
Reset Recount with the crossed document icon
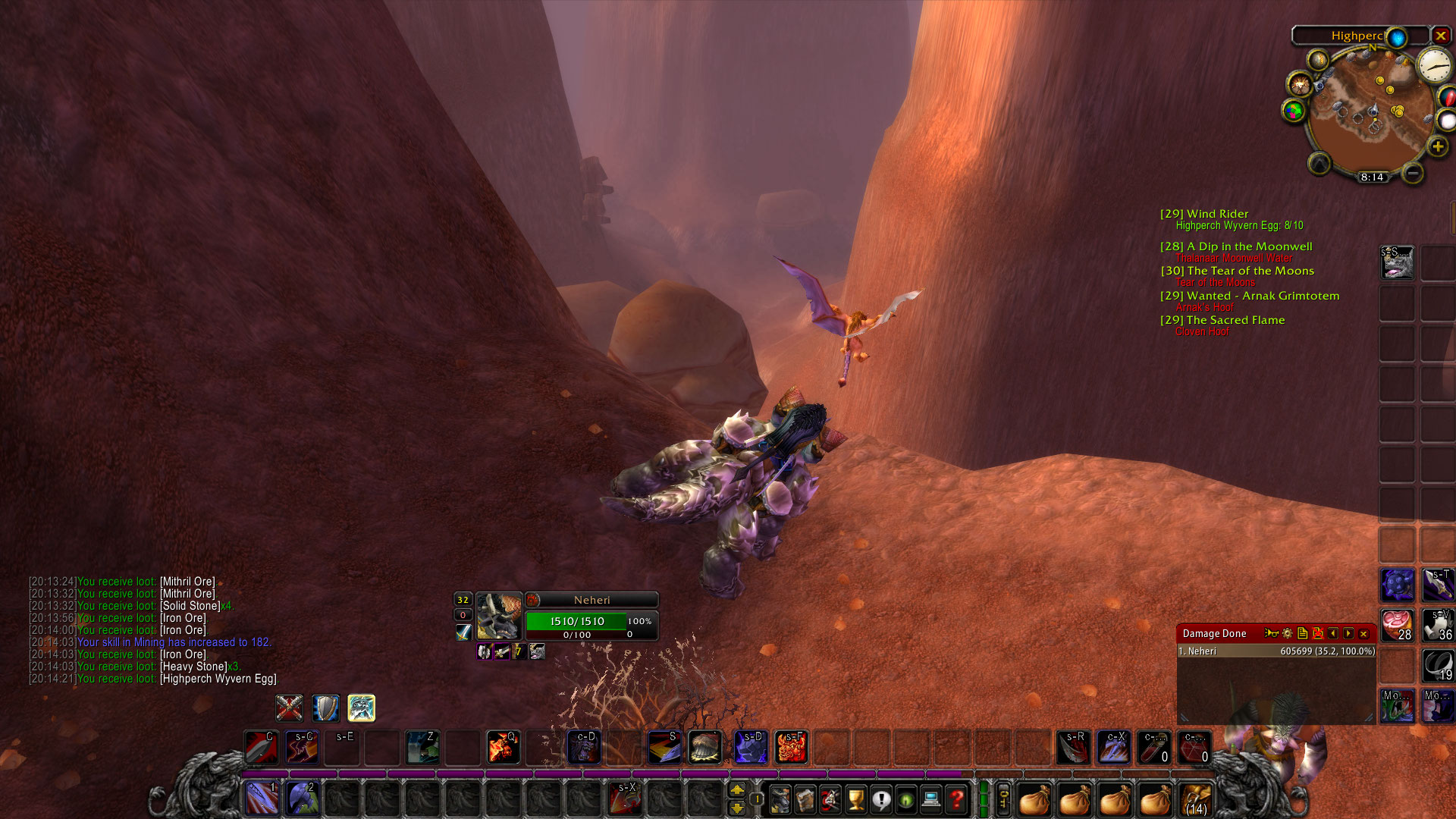1318,634
